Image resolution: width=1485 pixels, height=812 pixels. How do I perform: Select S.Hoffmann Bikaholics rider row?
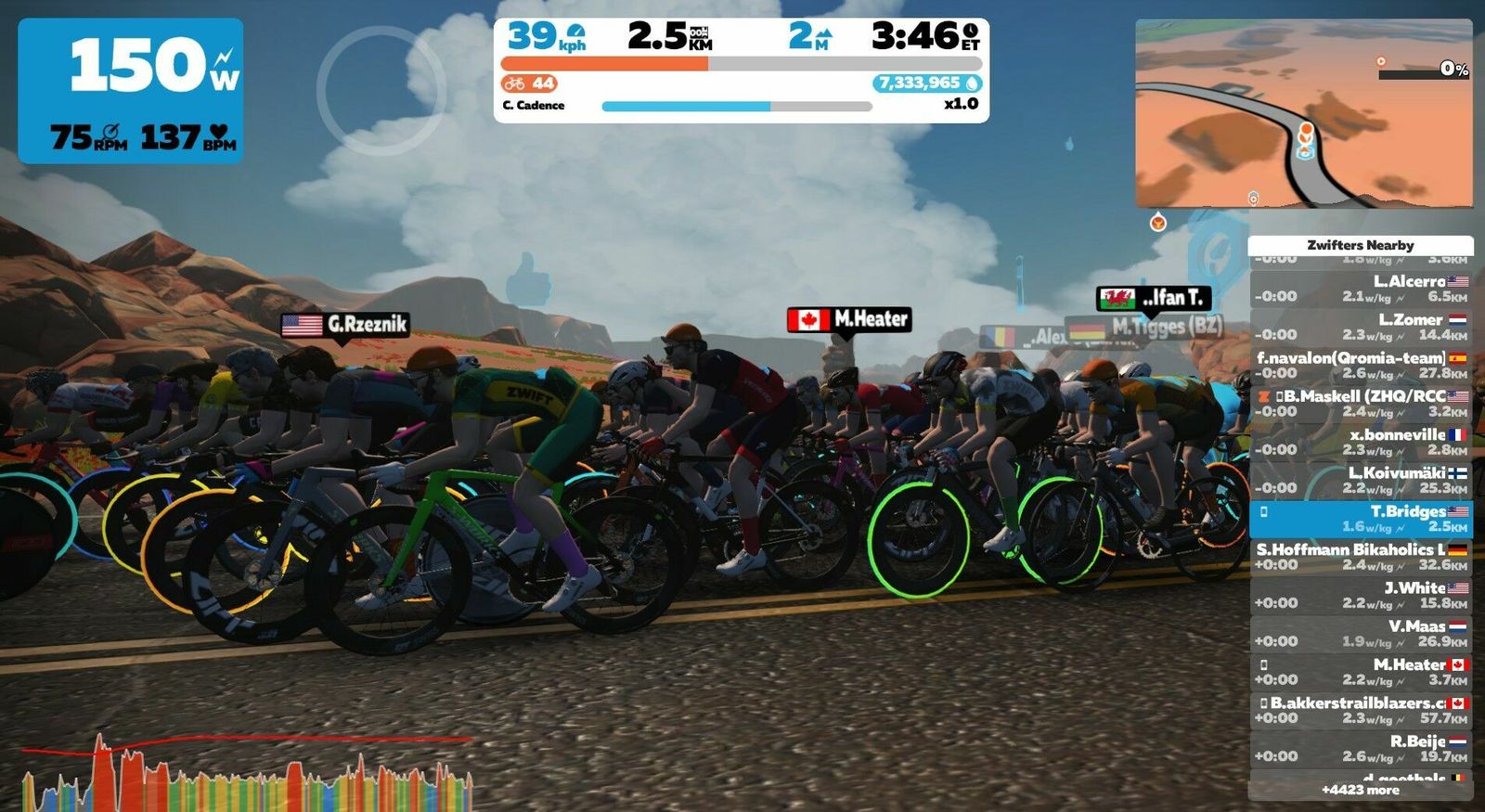1361,557
